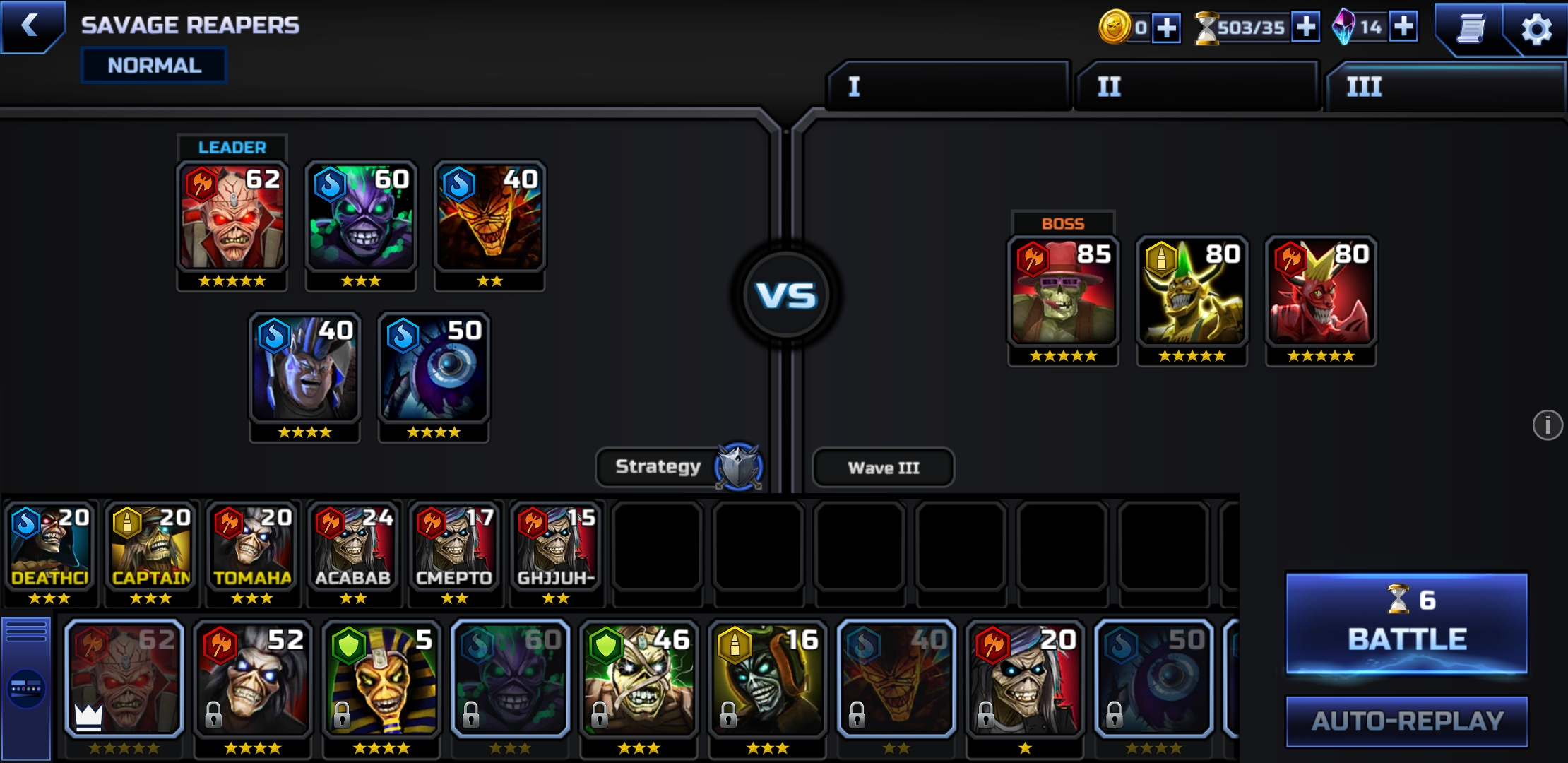Expand the Wave III information panel
1568x763 pixels.
883,466
